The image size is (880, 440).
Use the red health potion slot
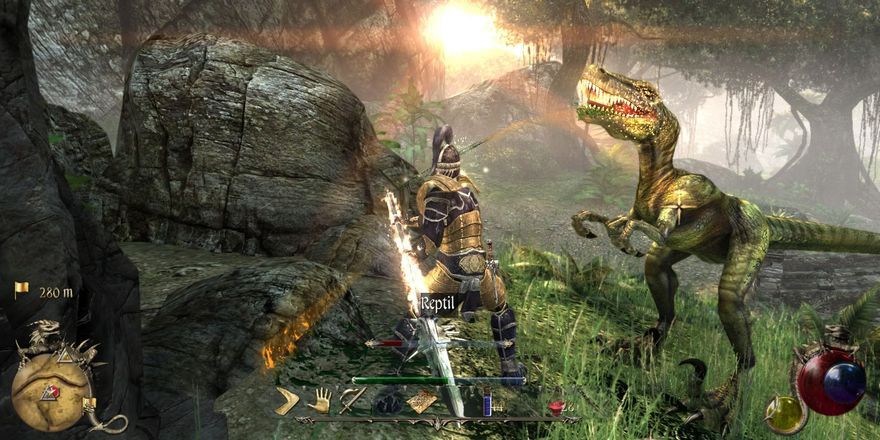557,407
